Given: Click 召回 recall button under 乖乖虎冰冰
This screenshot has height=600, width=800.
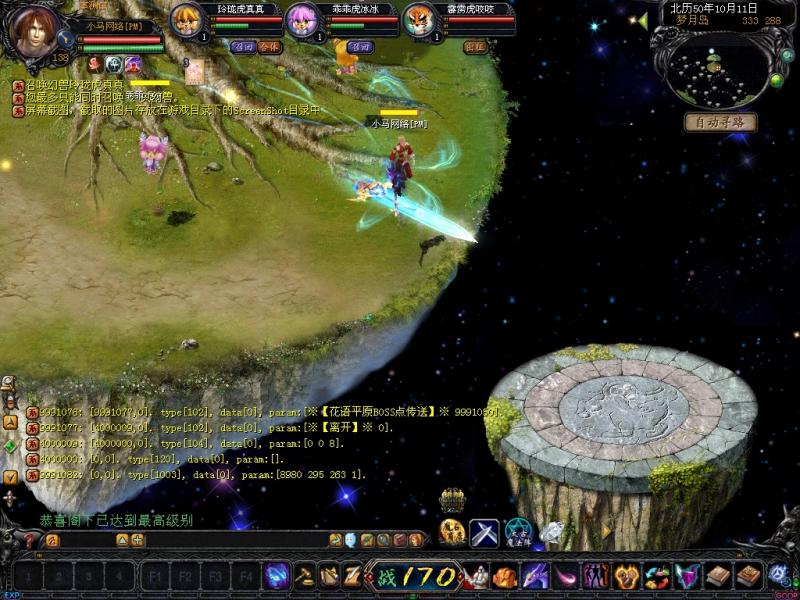Looking at the screenshot, I should (x=359, y=46).
